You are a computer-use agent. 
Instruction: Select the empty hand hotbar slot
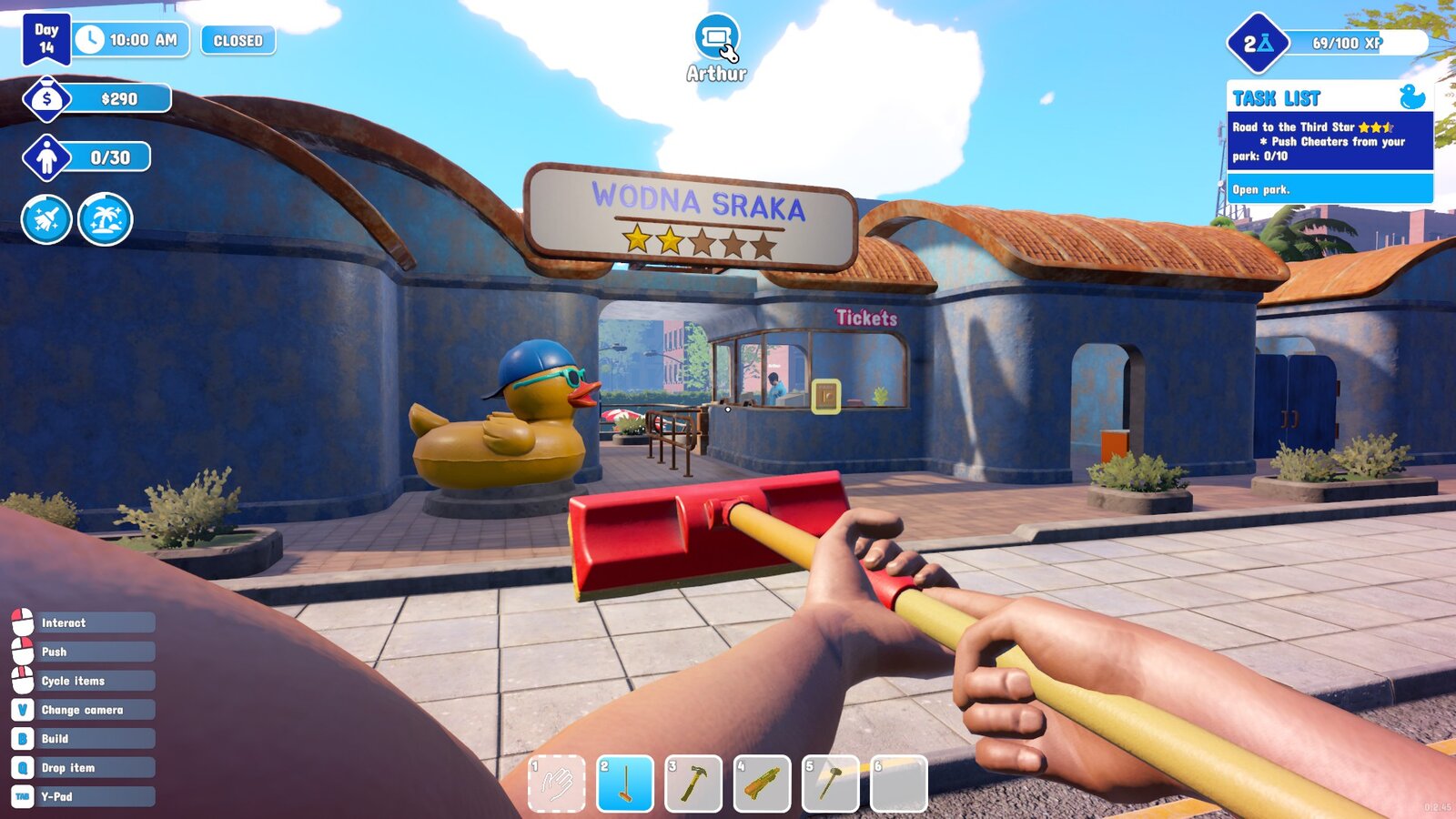(x=557, y=784)
